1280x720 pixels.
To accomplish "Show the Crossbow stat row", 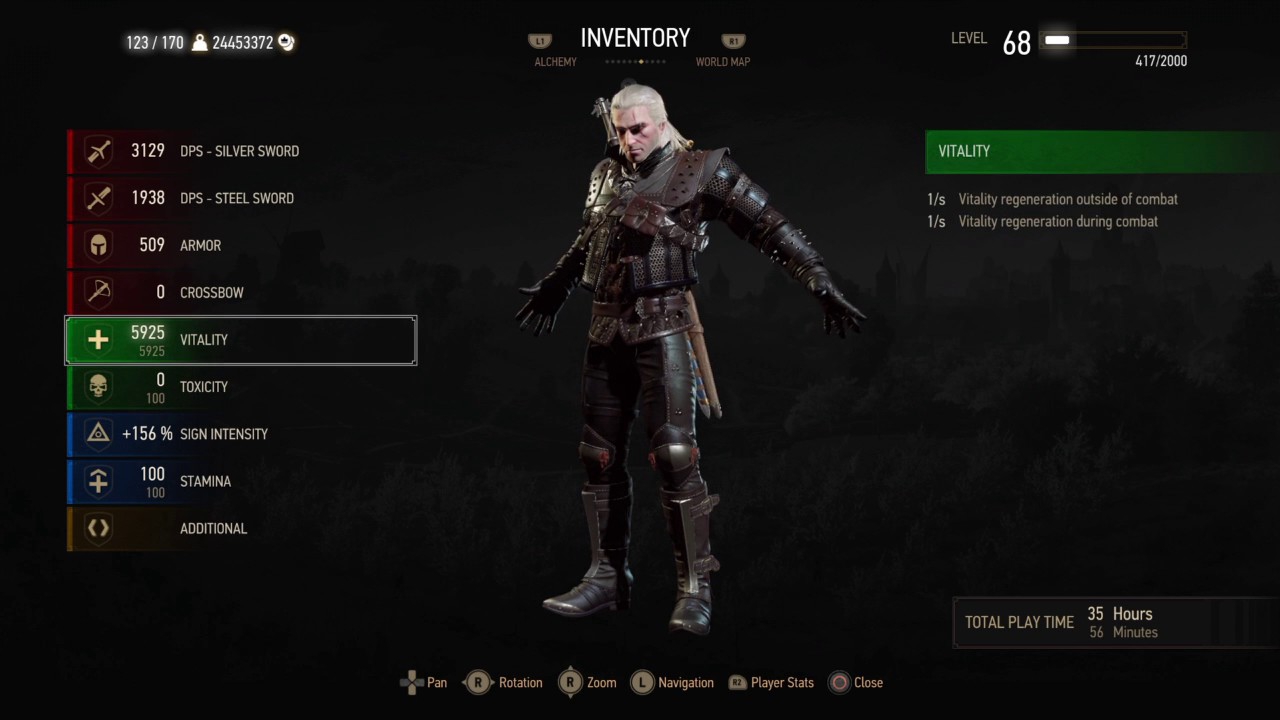I will click(x=240, y=292).
